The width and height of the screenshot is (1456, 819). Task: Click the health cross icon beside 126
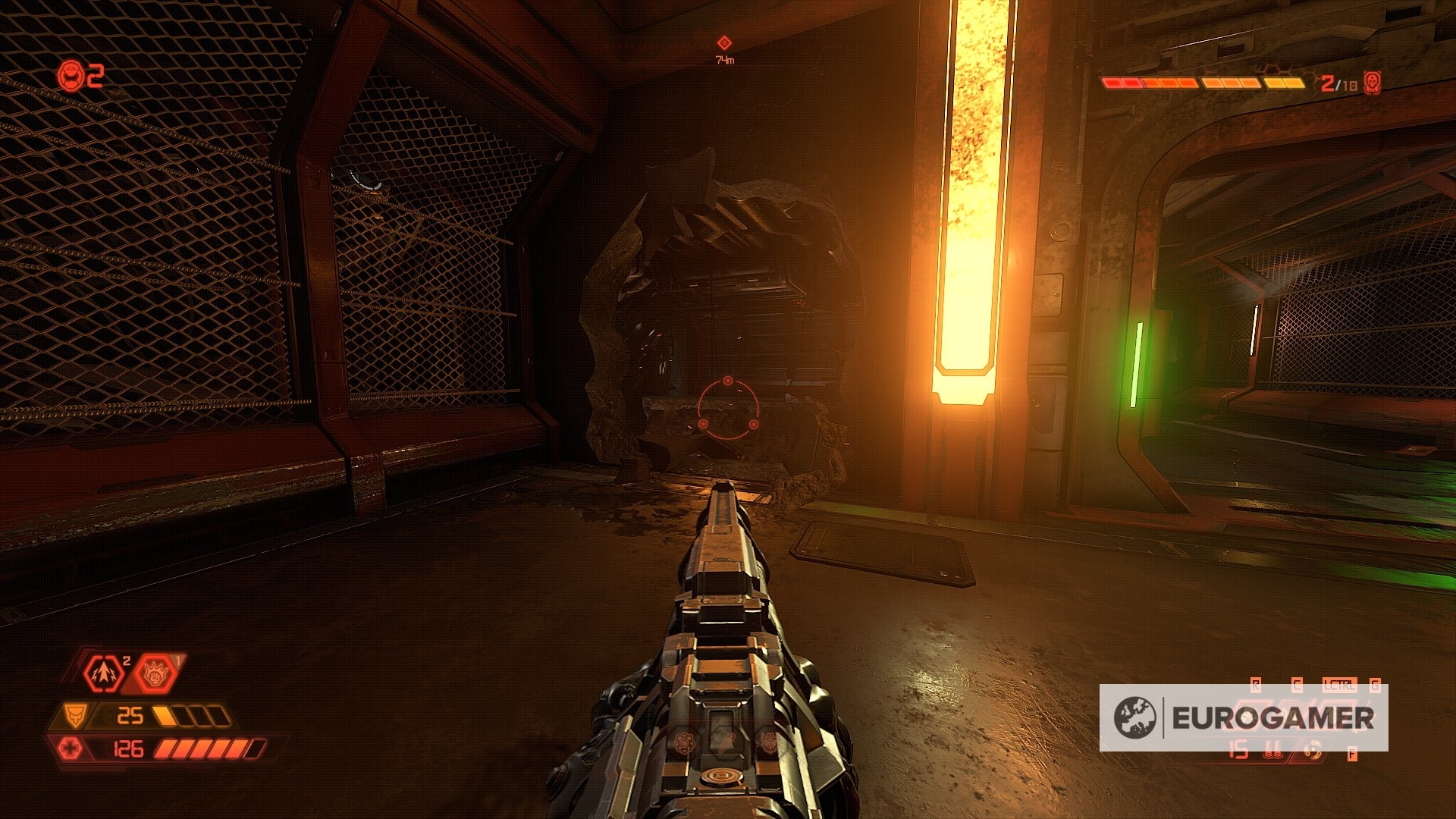tap(72, 749)
